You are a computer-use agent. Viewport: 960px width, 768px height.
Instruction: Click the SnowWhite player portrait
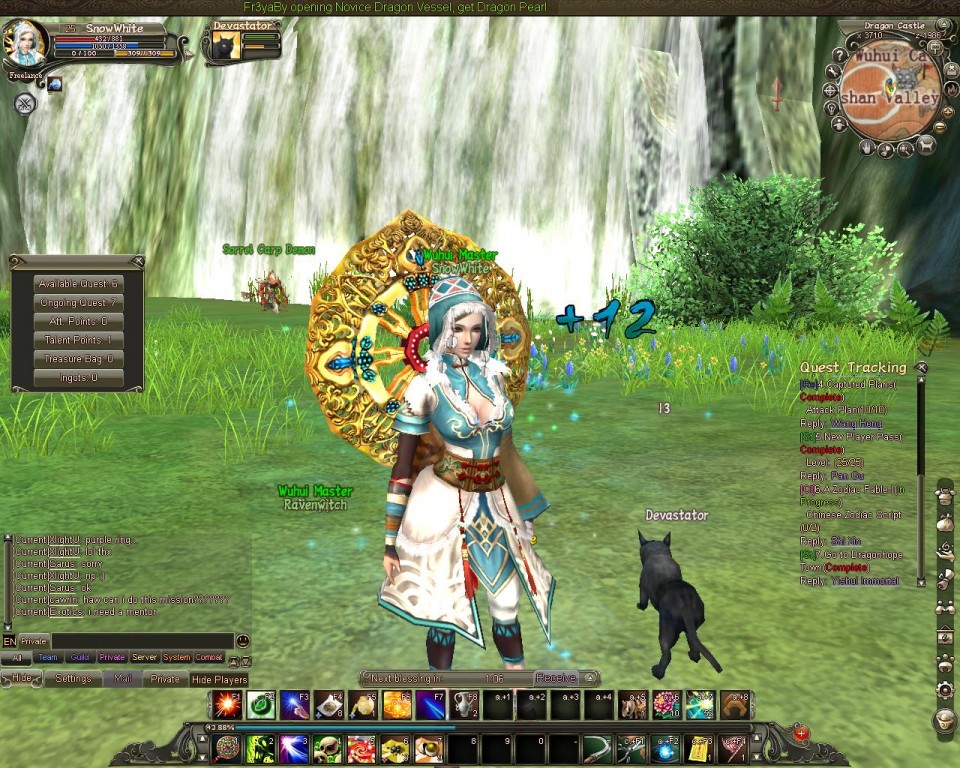click(24, 44)
